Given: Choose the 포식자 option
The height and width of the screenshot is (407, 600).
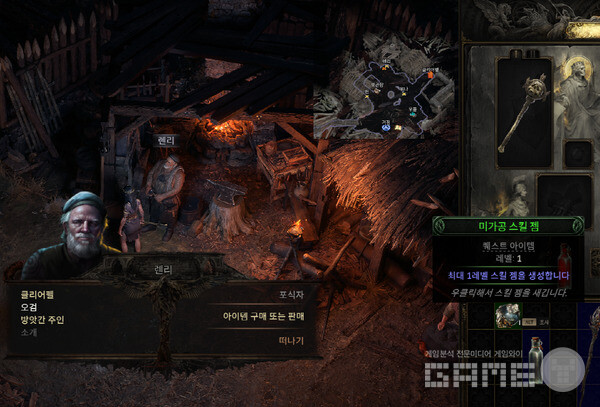Looking at the screenshot, I should (x=291, y=295).
